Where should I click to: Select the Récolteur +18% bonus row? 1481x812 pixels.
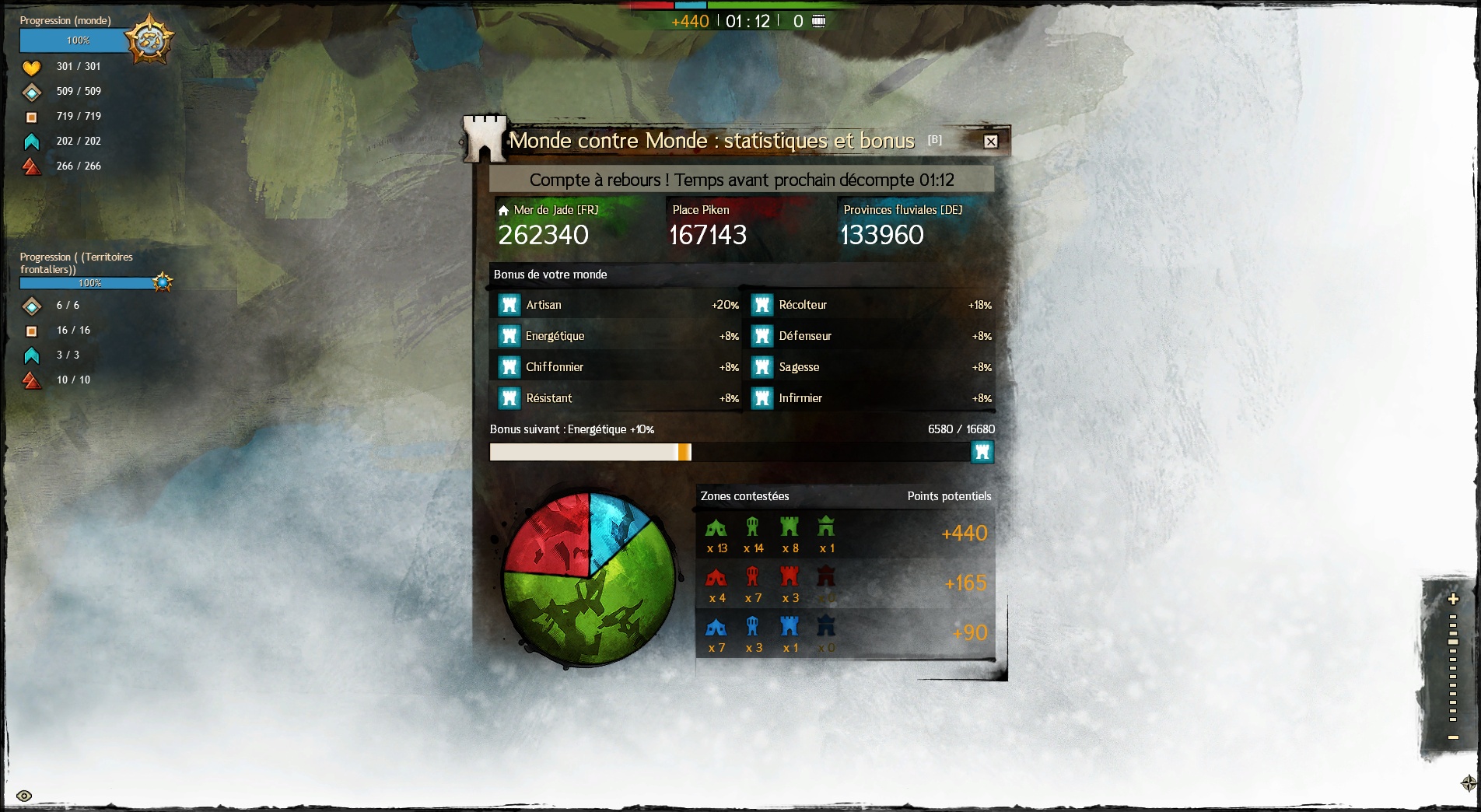871,305
